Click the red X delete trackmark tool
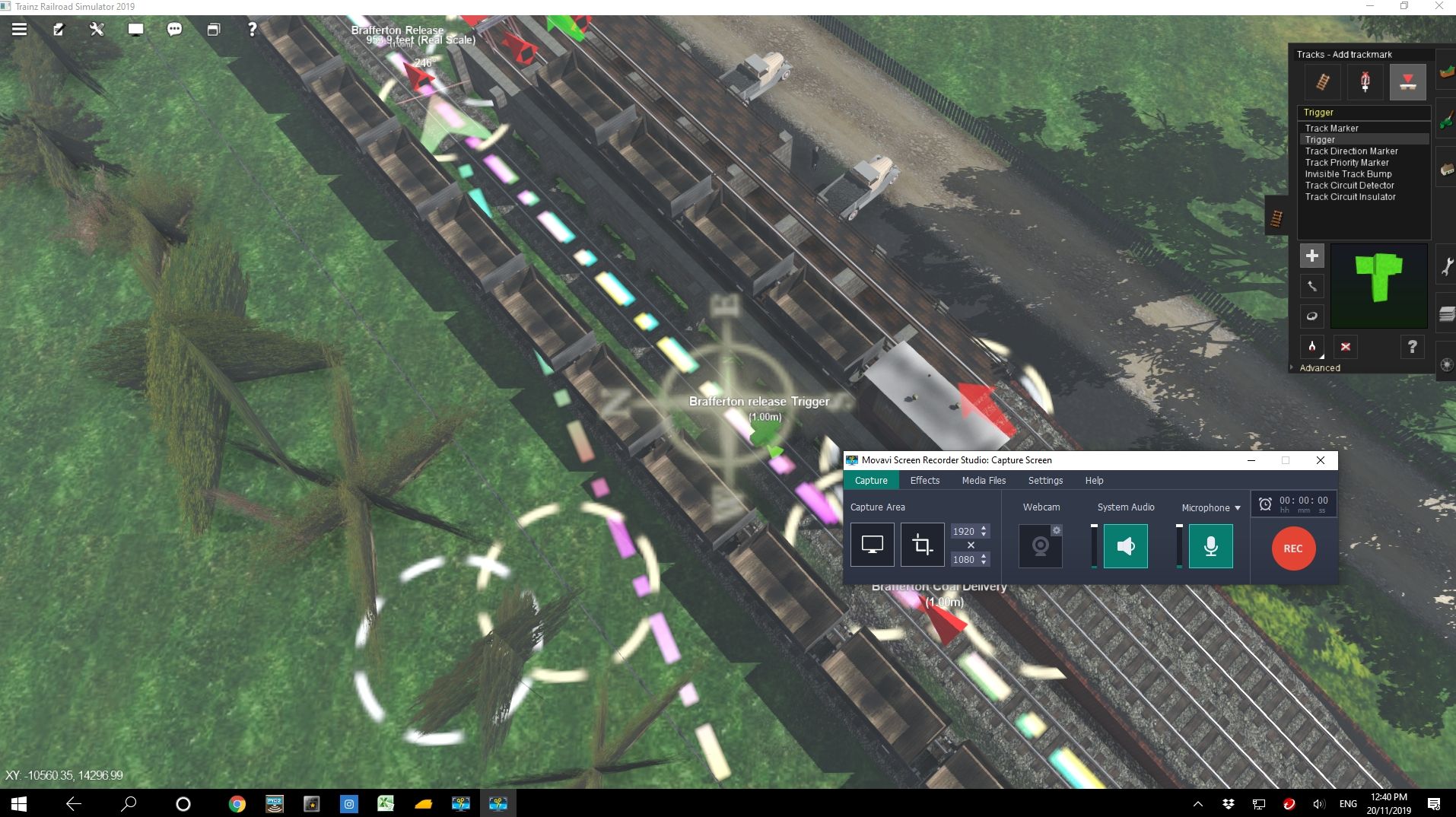This screenshot has width=1456, height=817. pyautogui.click(x=1346, y=347)
